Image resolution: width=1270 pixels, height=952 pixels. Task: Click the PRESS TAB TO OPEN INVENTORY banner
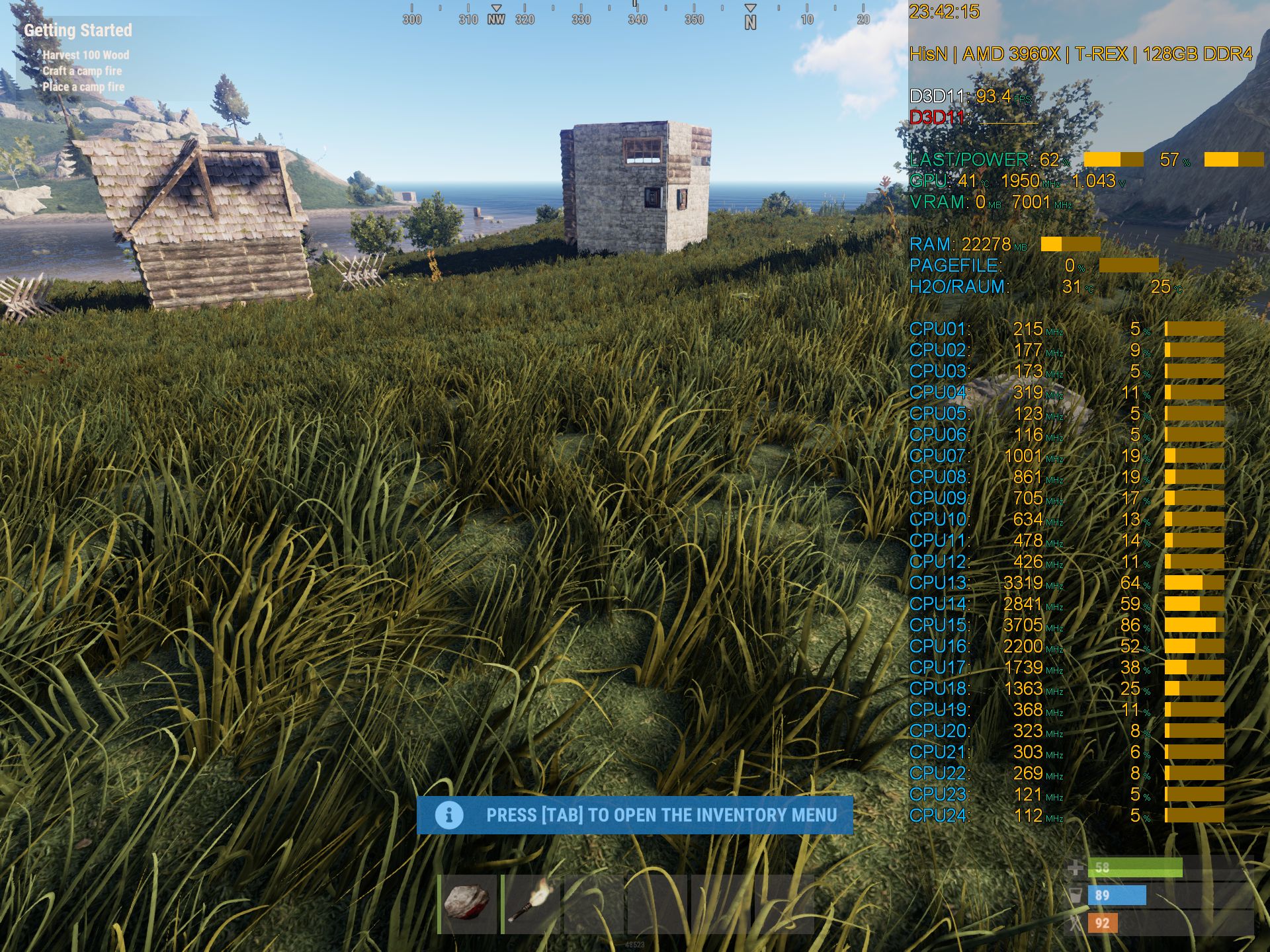pos(661,815)
